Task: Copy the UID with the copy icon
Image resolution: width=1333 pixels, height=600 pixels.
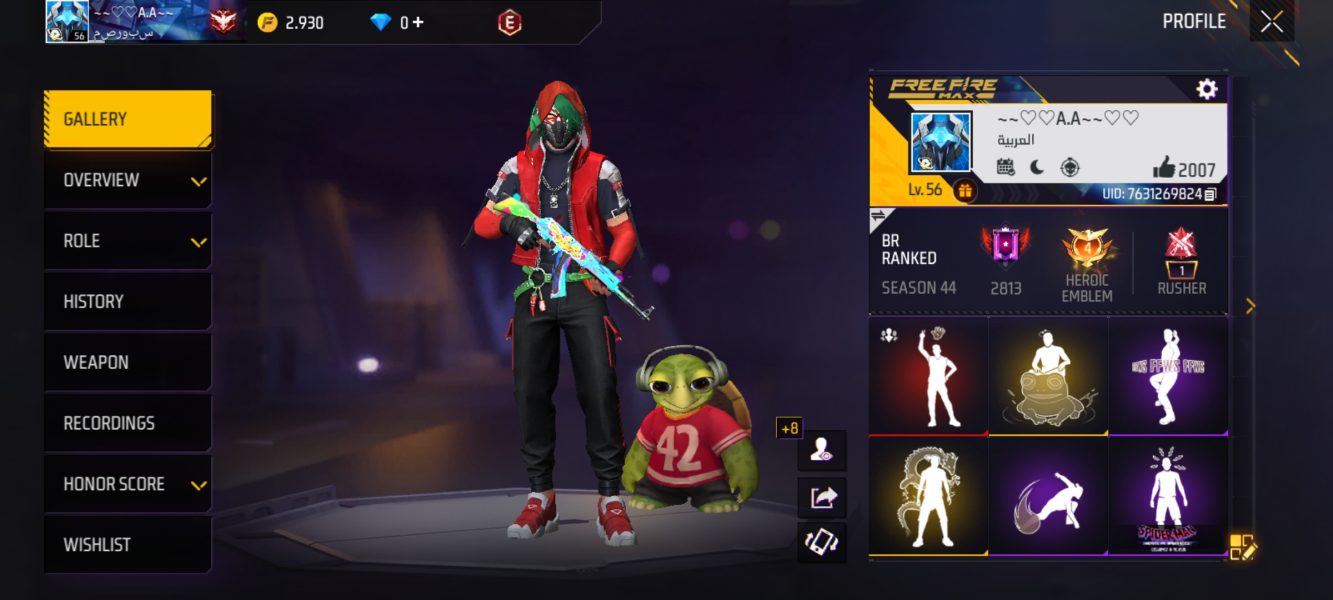Action: pyautogui.click(x=1211, y=194)
